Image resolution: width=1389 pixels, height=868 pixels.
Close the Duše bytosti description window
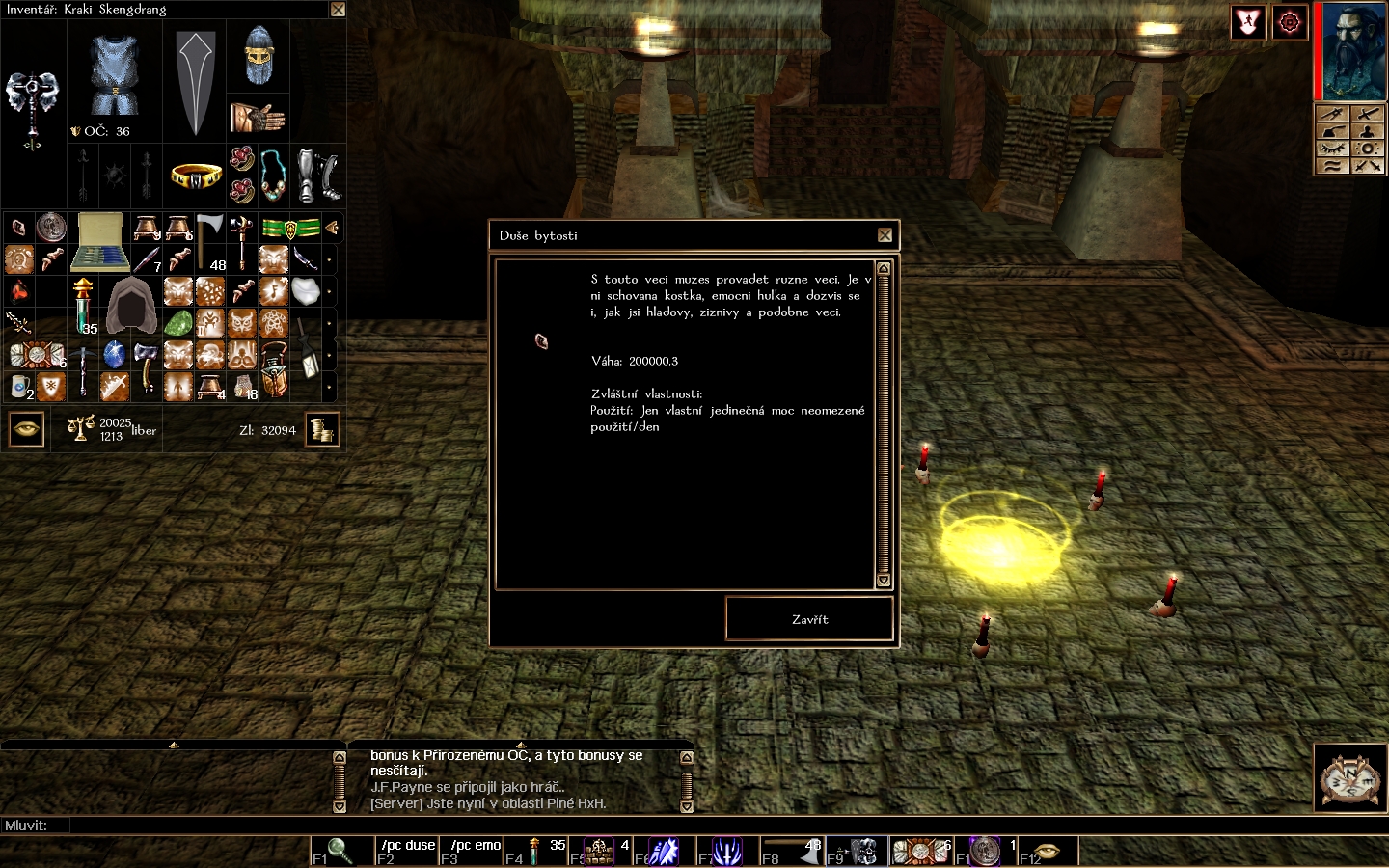[x=885, y=235]
